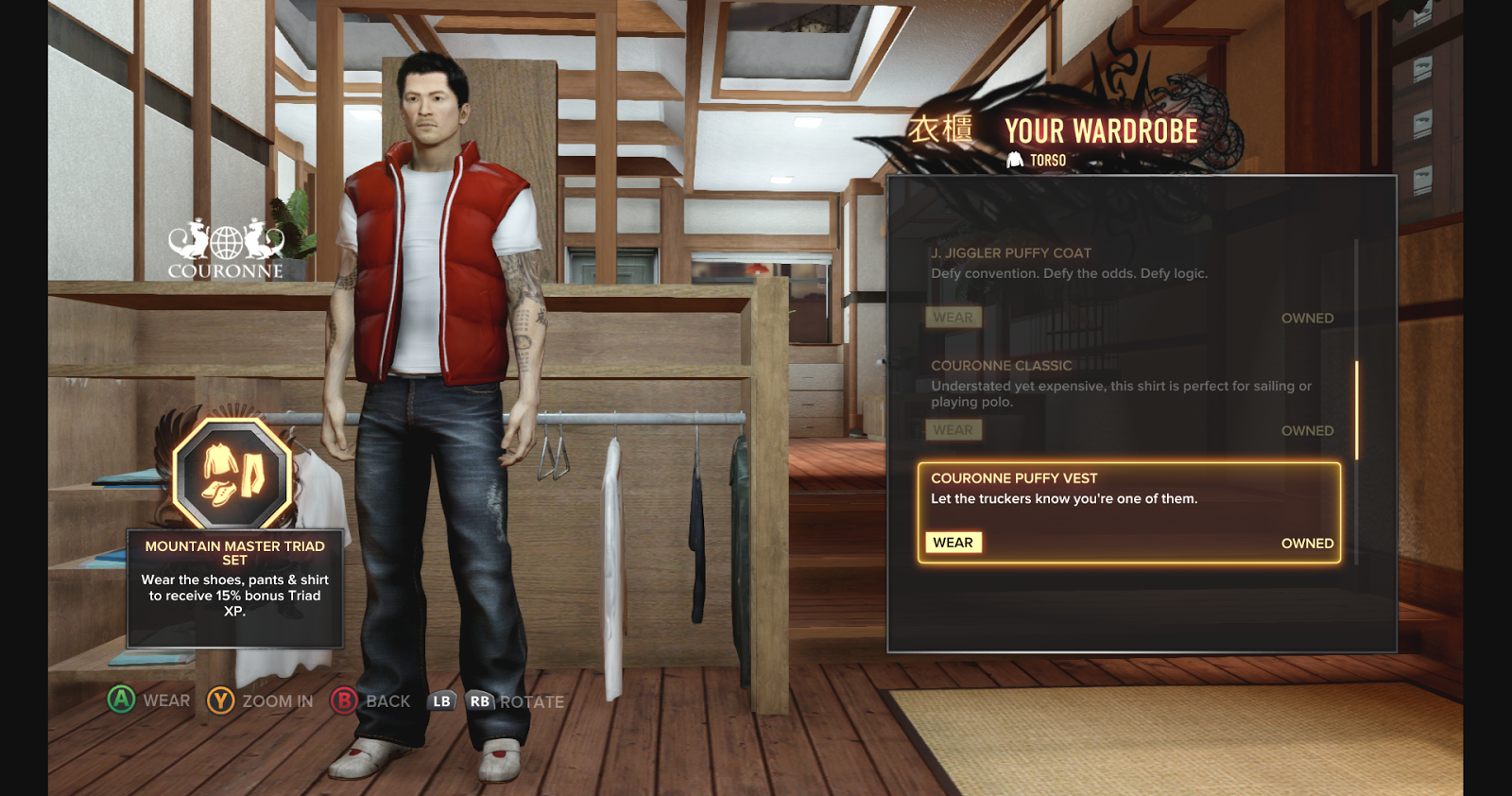Click the wardrobe list scrollbar

tap(1356, 410)
